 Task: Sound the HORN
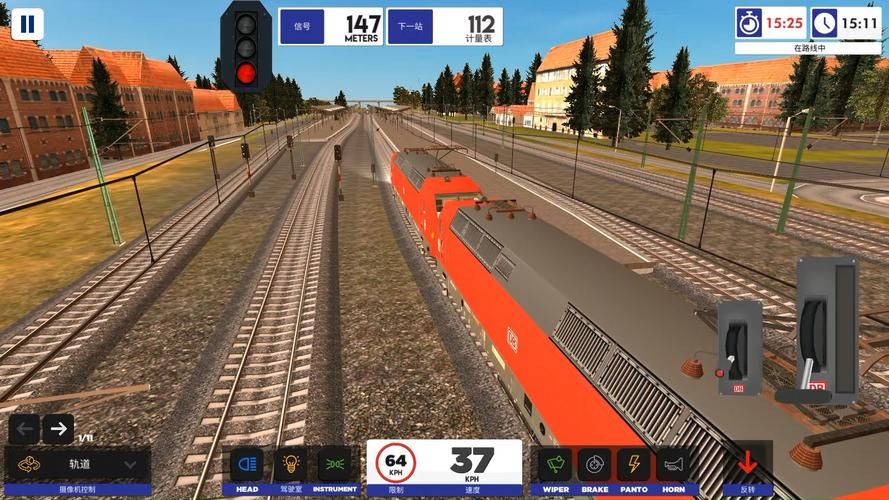[673, 465]
